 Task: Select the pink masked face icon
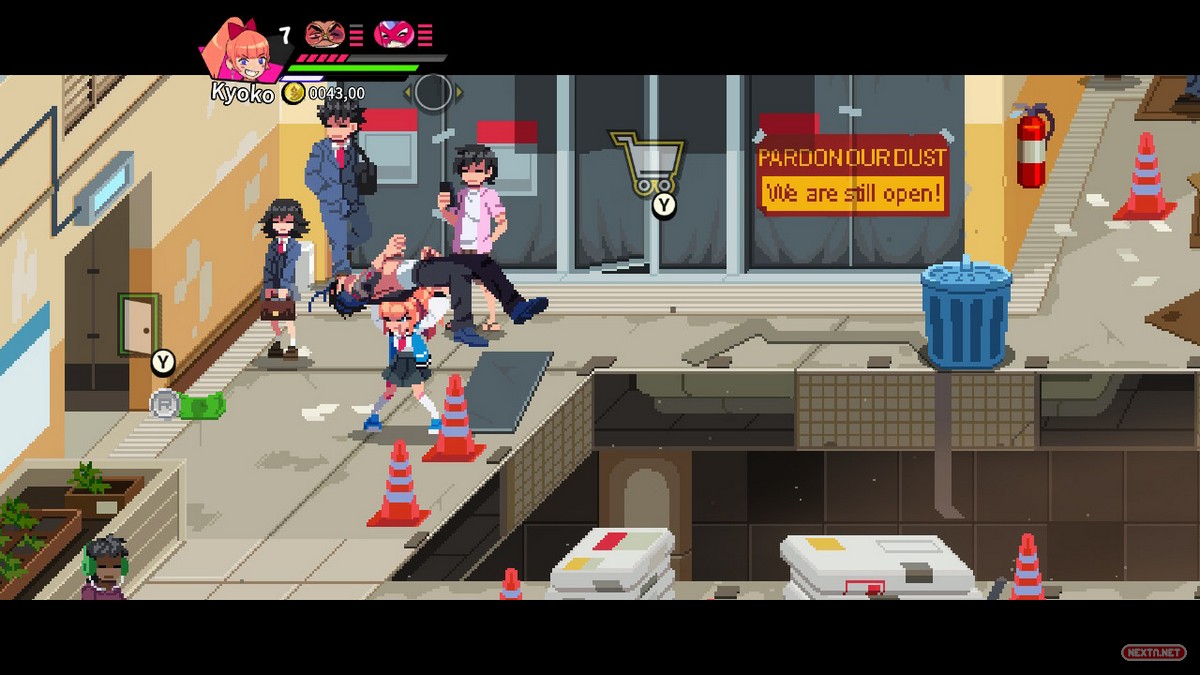[x=393, y=35]
